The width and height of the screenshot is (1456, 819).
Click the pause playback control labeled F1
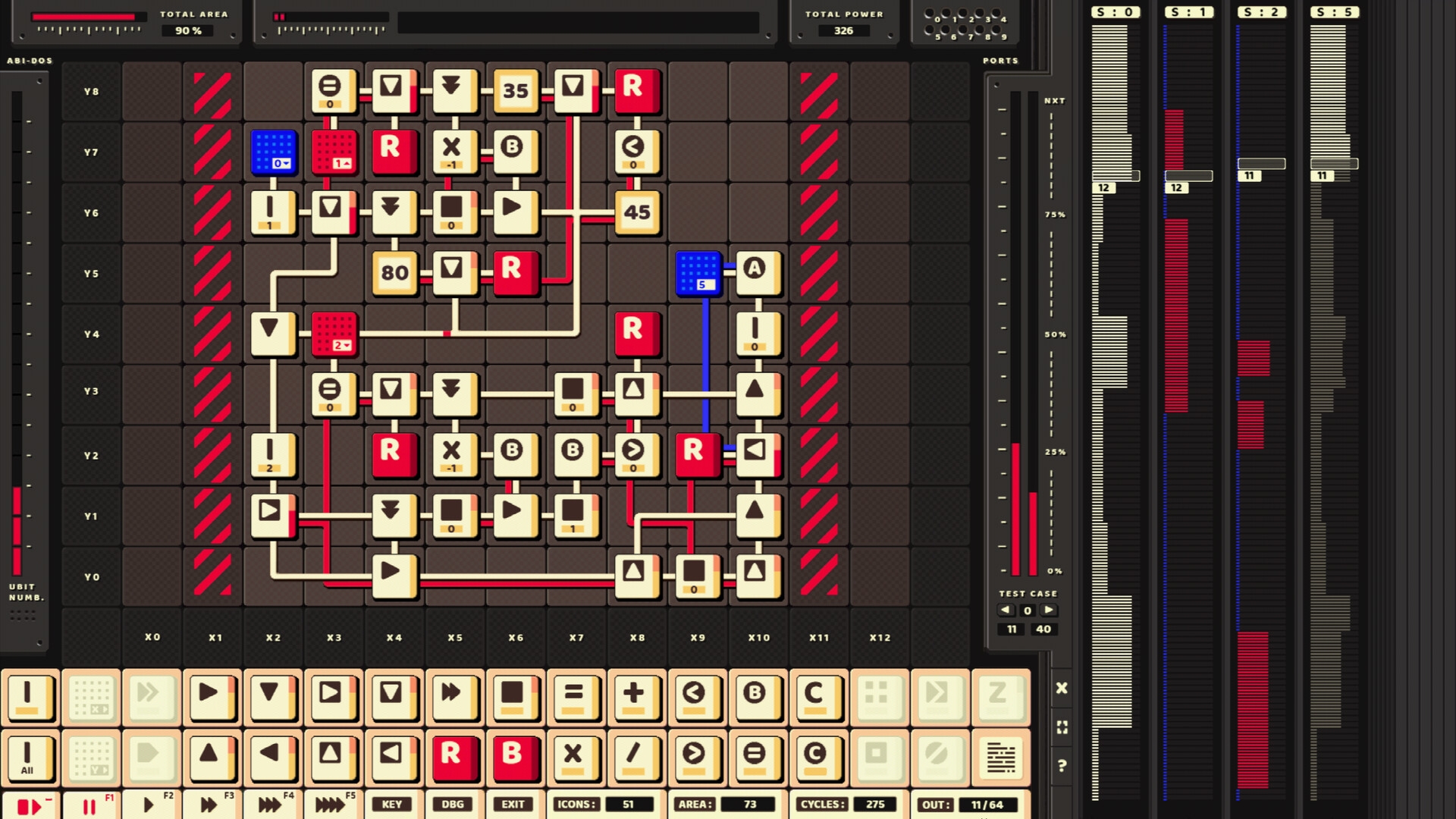coord(89,805)
